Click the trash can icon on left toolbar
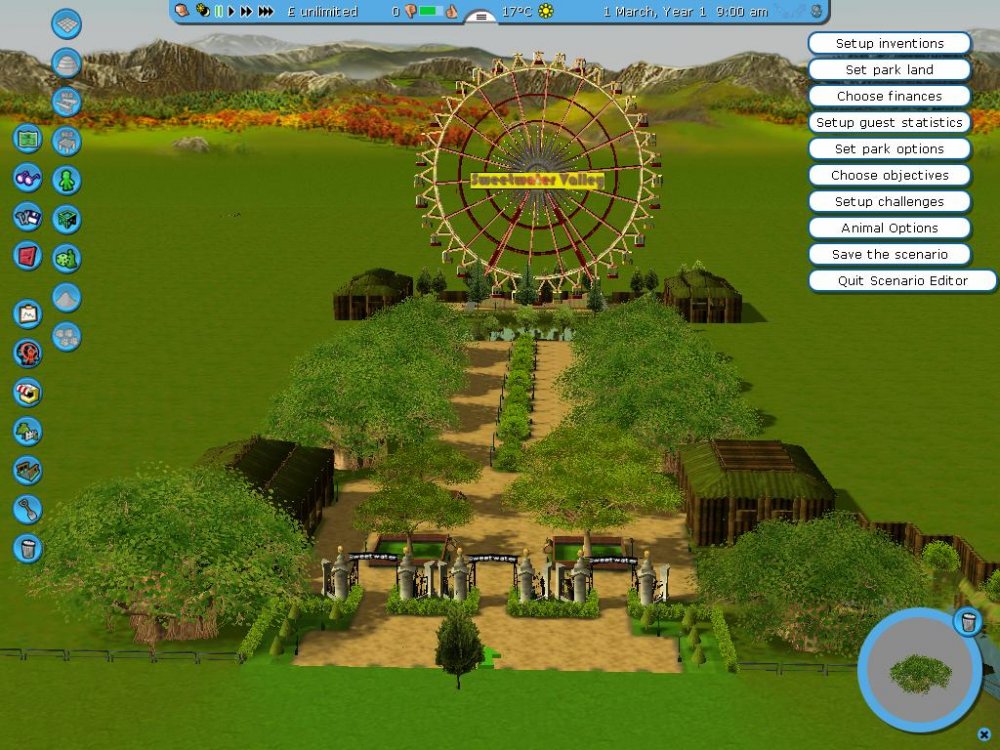This screenshot has height=750, width=1000. click(x=28, y=548)
